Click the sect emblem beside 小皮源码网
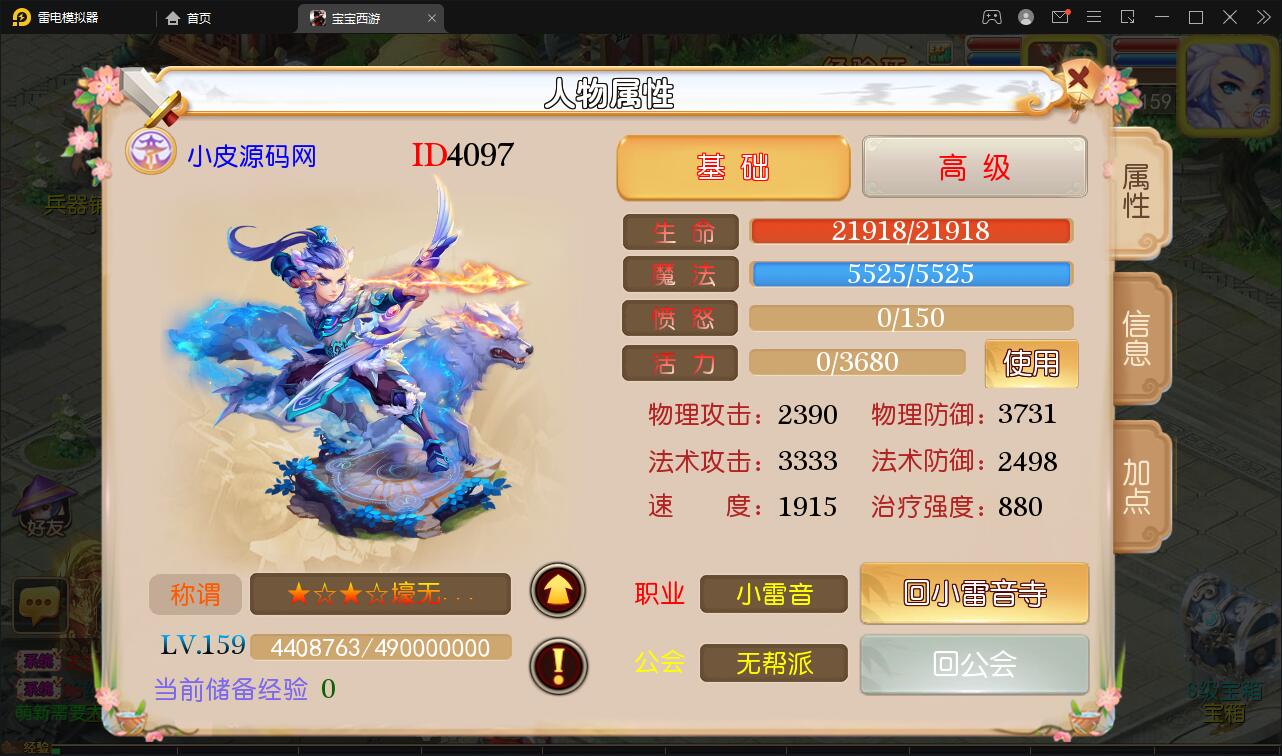This screenshot has width=1282, height=756. coord(151,152)
